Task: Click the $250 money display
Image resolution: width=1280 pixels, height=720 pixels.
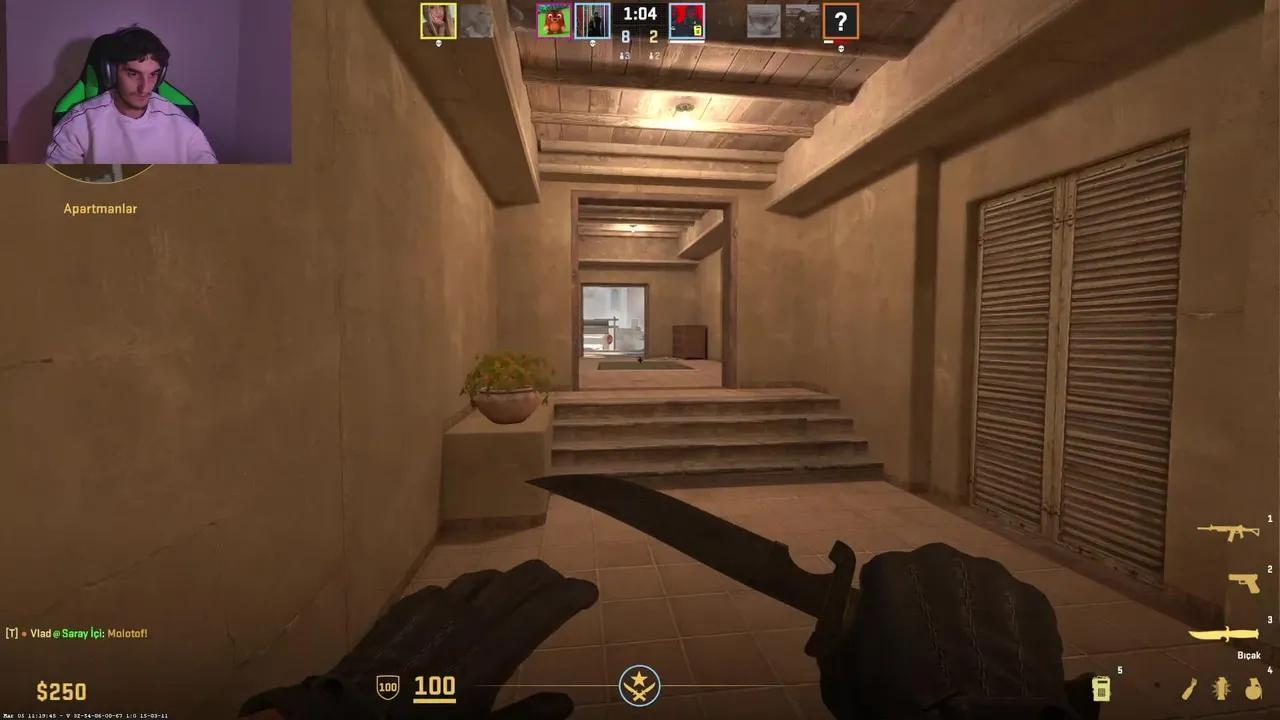Action: [x=60, y=690]
